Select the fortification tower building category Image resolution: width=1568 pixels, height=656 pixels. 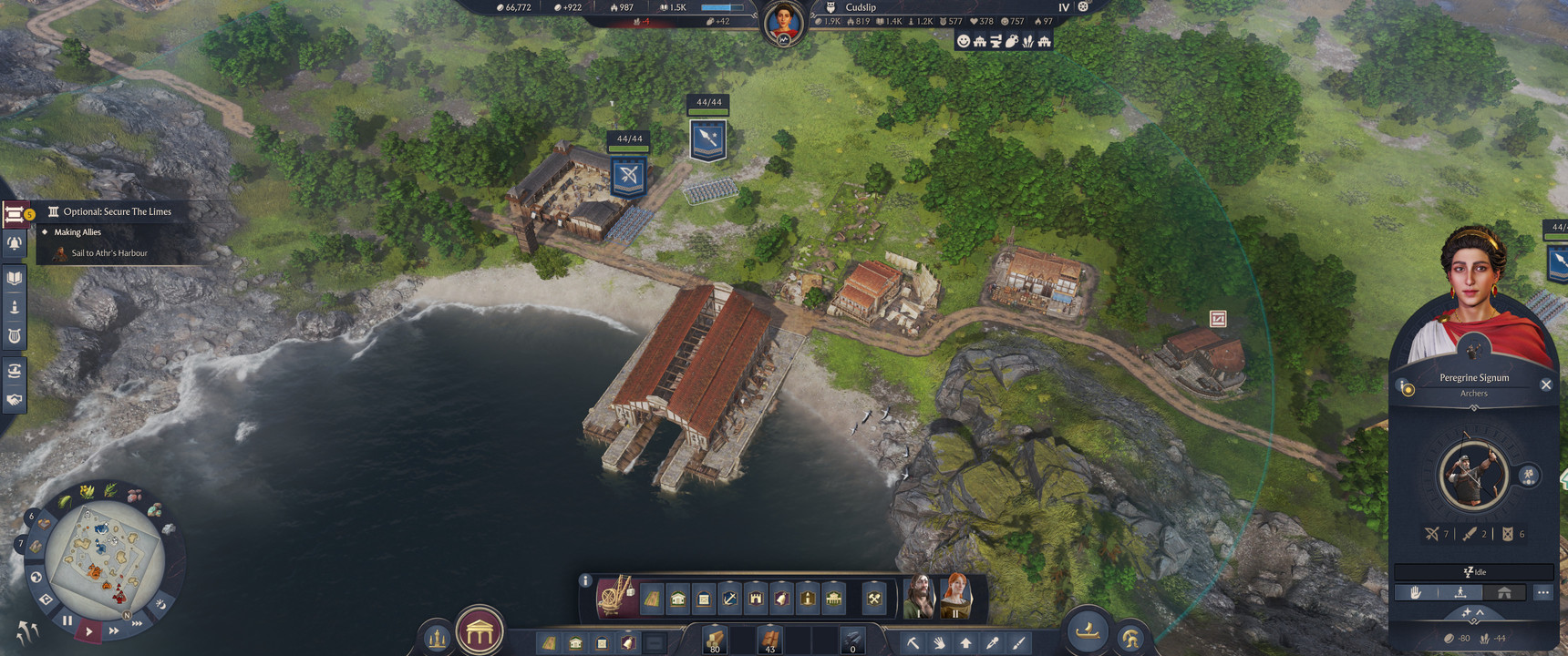(x=756, y=599)
